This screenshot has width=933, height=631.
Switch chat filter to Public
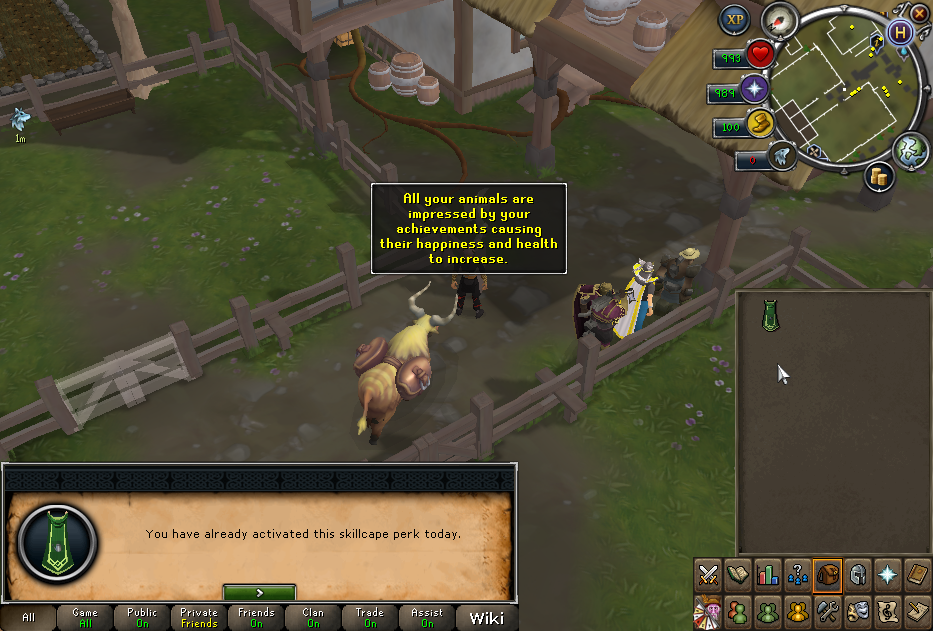[142, 618]
